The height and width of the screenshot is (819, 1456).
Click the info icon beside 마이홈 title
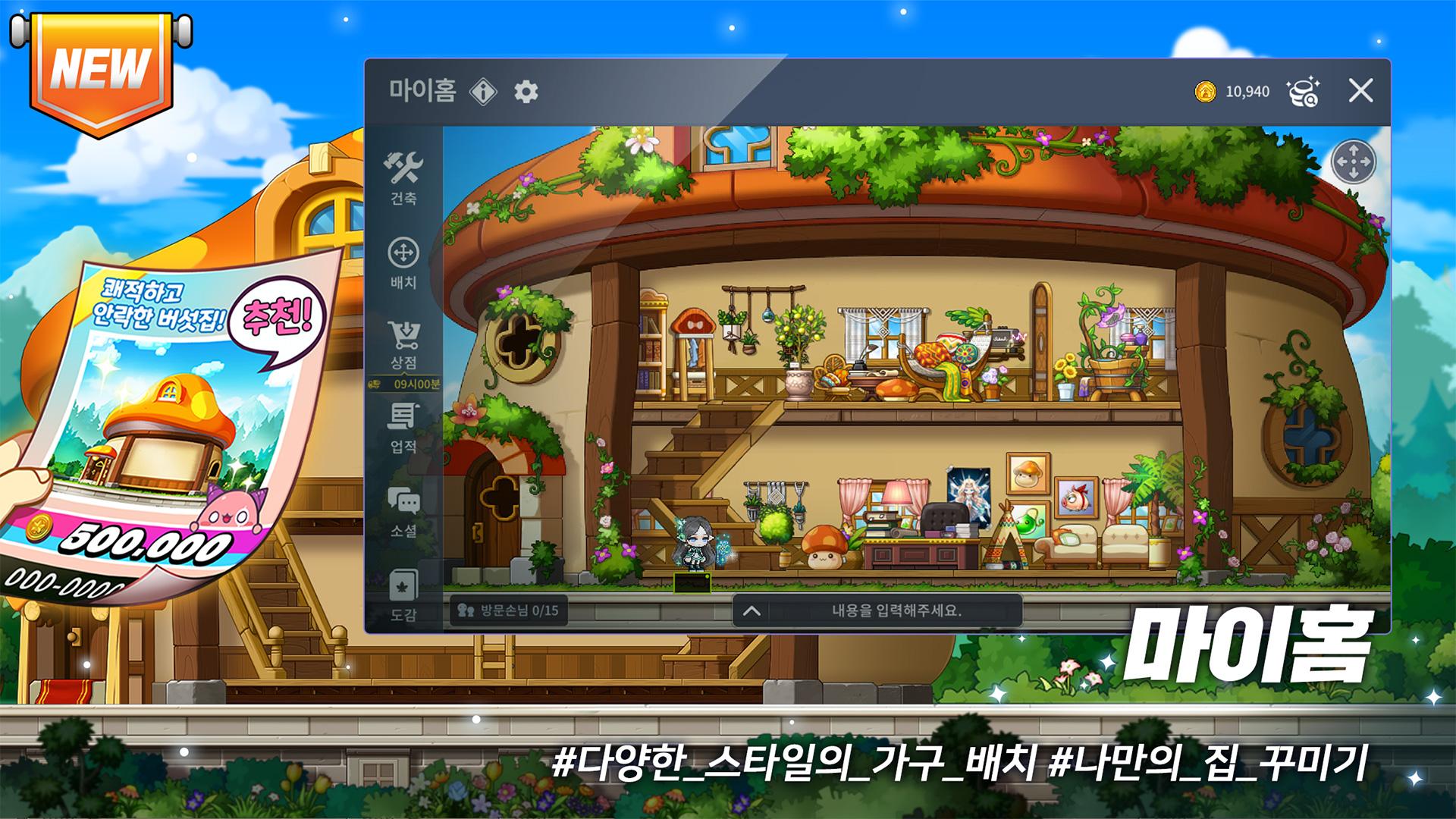483,89
